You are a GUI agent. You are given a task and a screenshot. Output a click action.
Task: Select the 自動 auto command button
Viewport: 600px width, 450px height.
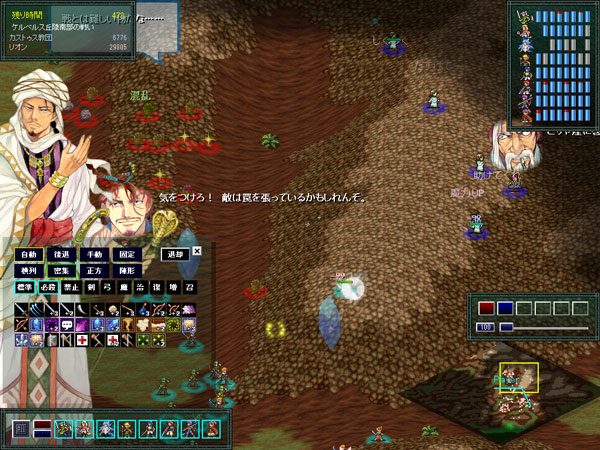click(x=29, y=255)
